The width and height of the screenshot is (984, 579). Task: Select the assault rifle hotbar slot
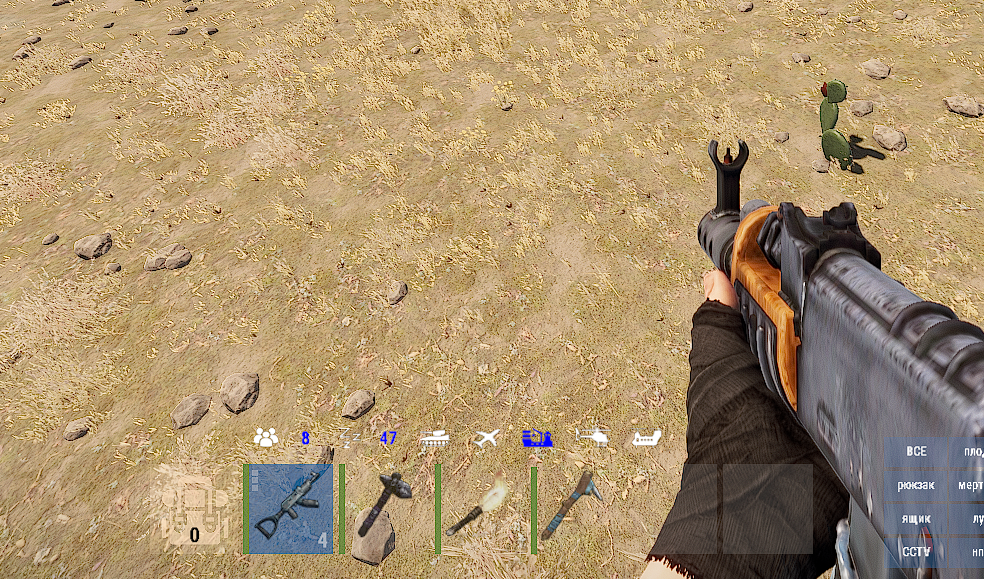click(291, 508)
